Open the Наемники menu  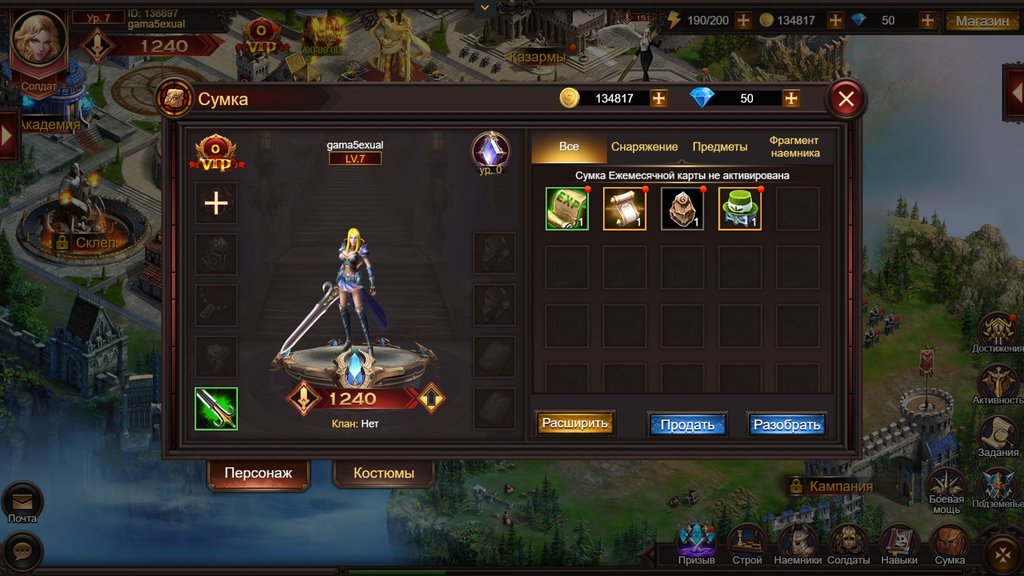tap(799, 543)
